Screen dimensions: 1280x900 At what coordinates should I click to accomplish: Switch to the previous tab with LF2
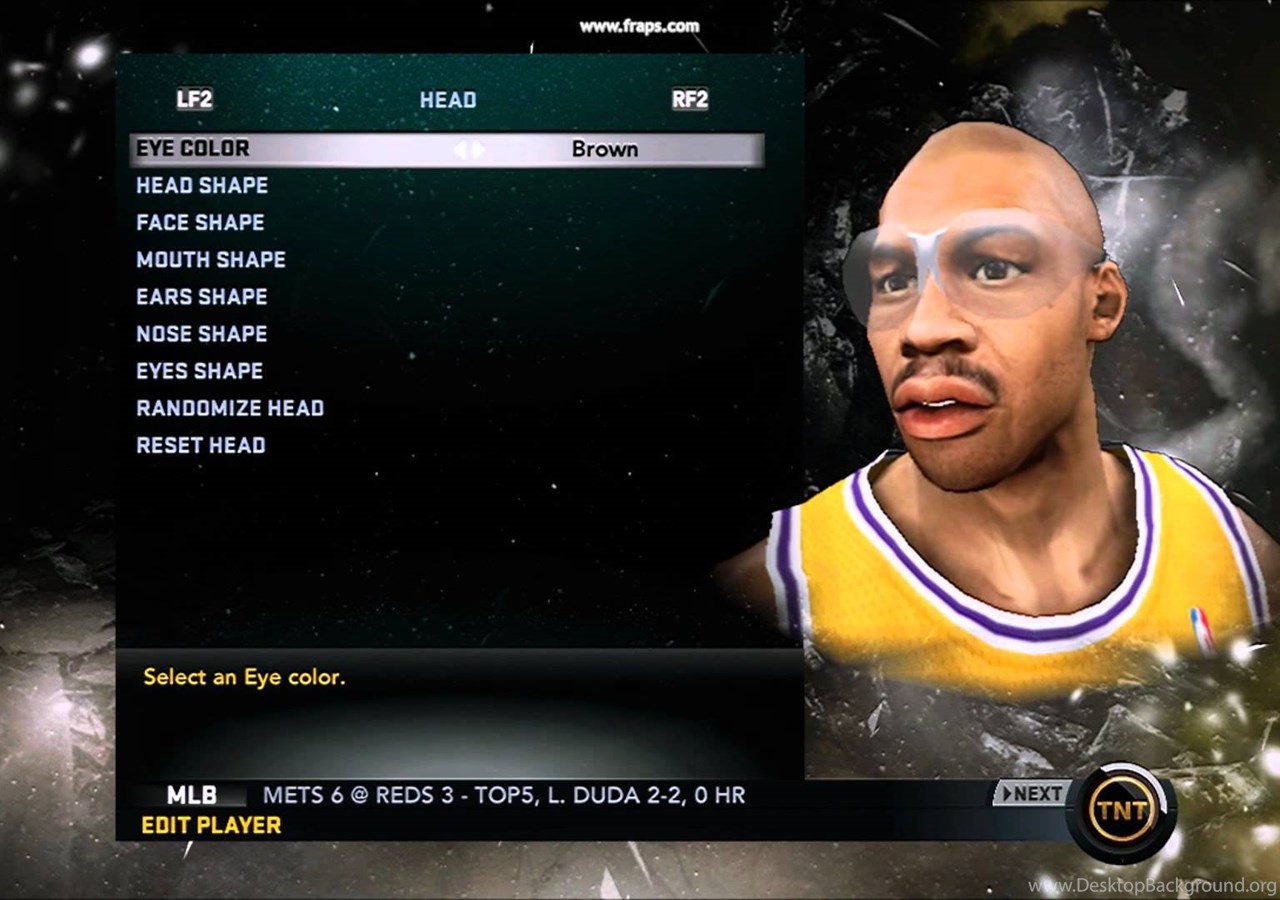point(194,99)
